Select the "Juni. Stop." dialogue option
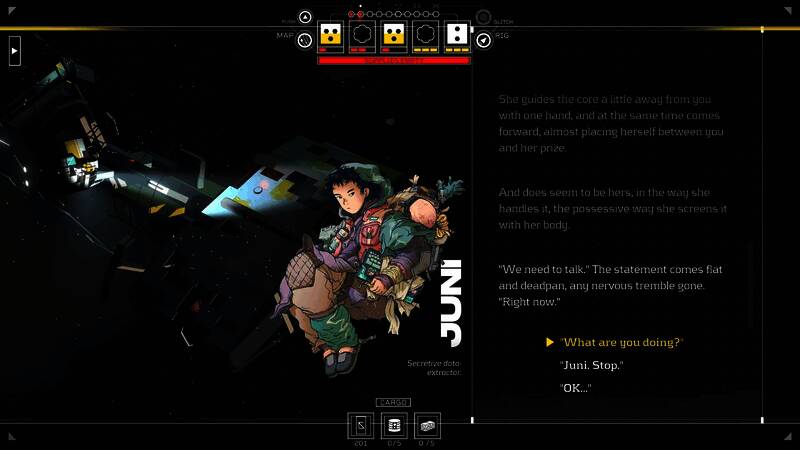The width and height of the screenshot is (800, 450). (x=591, y=365)
